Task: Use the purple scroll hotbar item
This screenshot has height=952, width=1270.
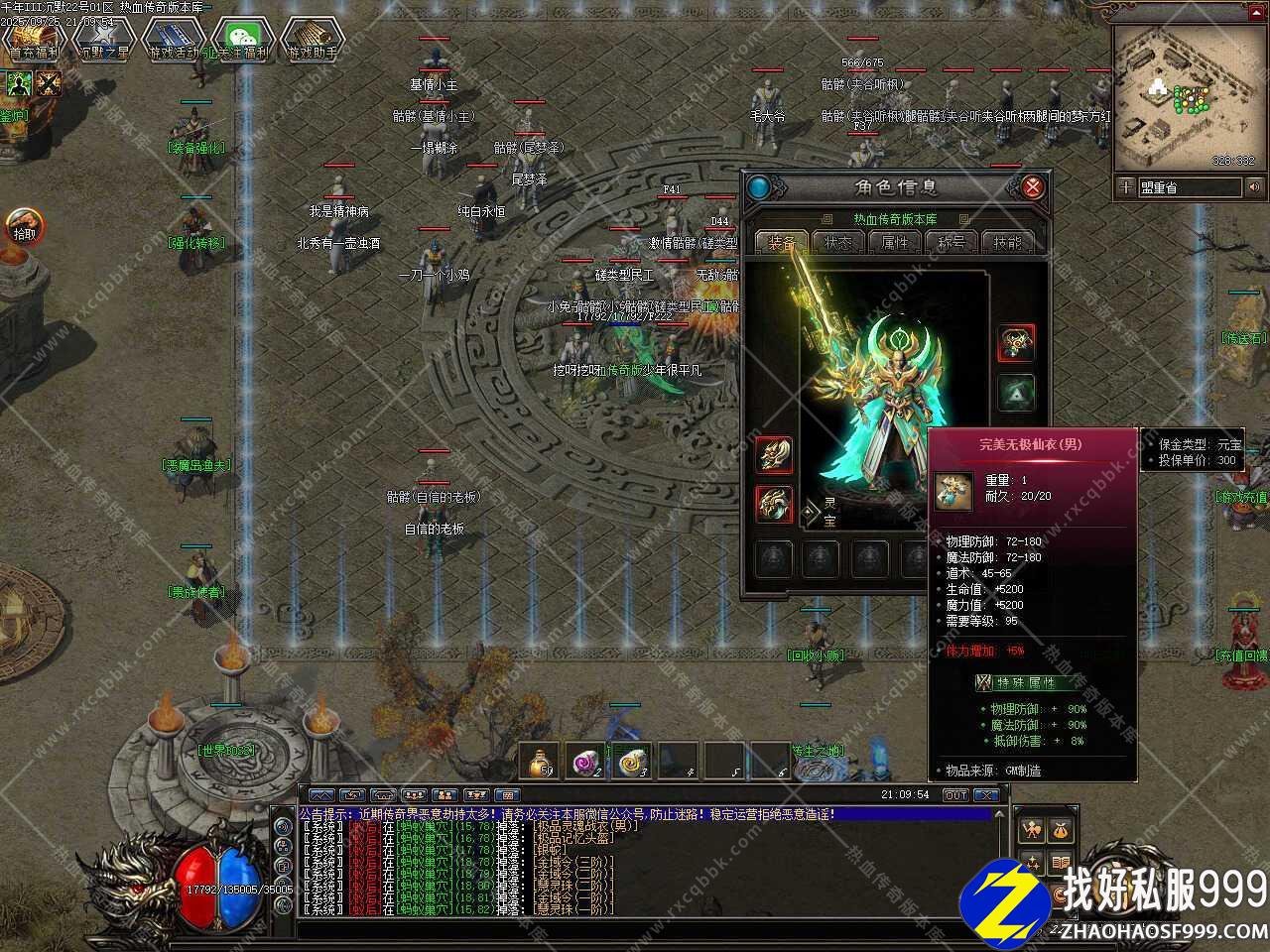Action: click(x=587, y=762)
